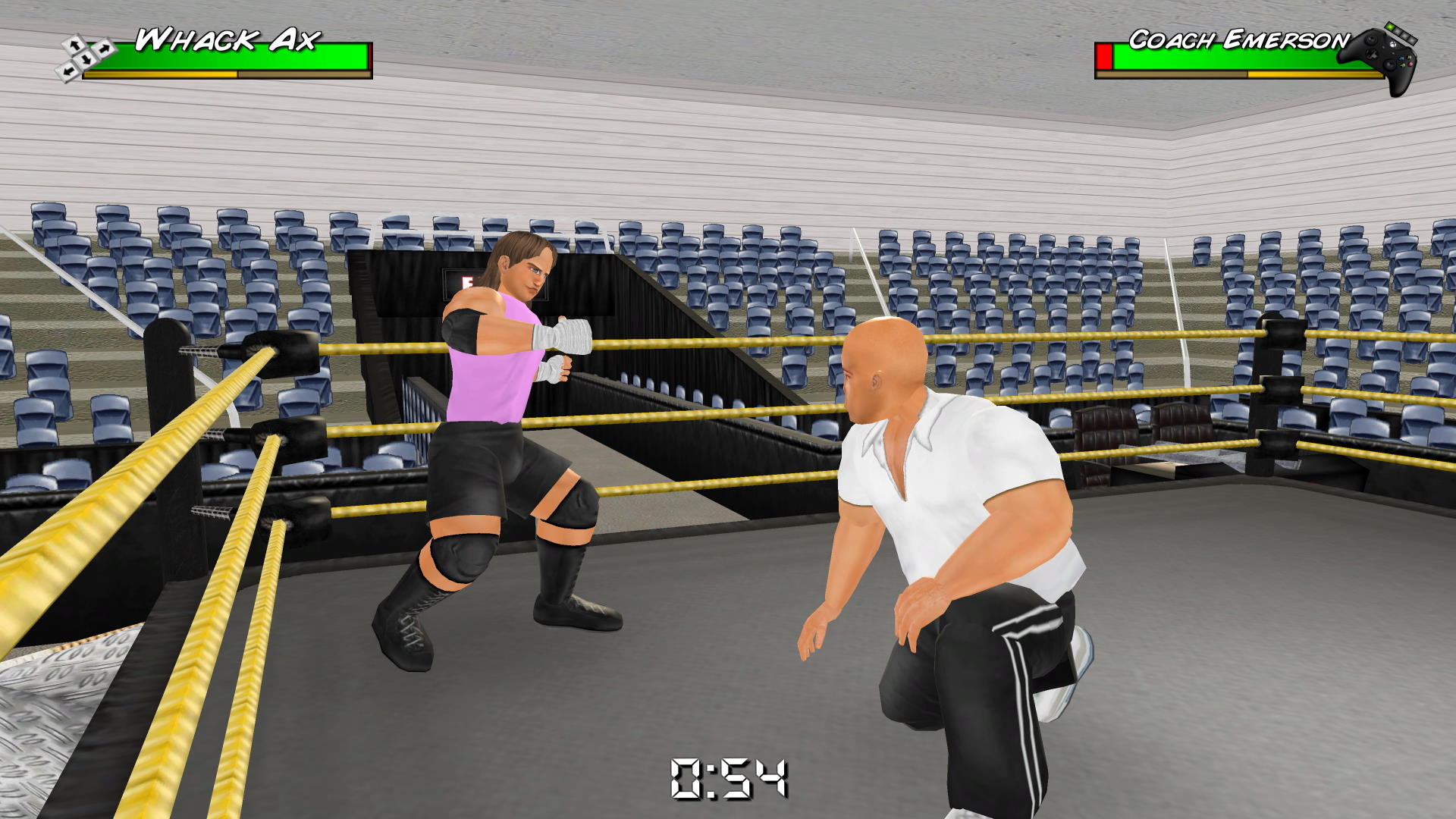Tap the up arrow key icon
1456x819 pixels.
tap(73, 45)
